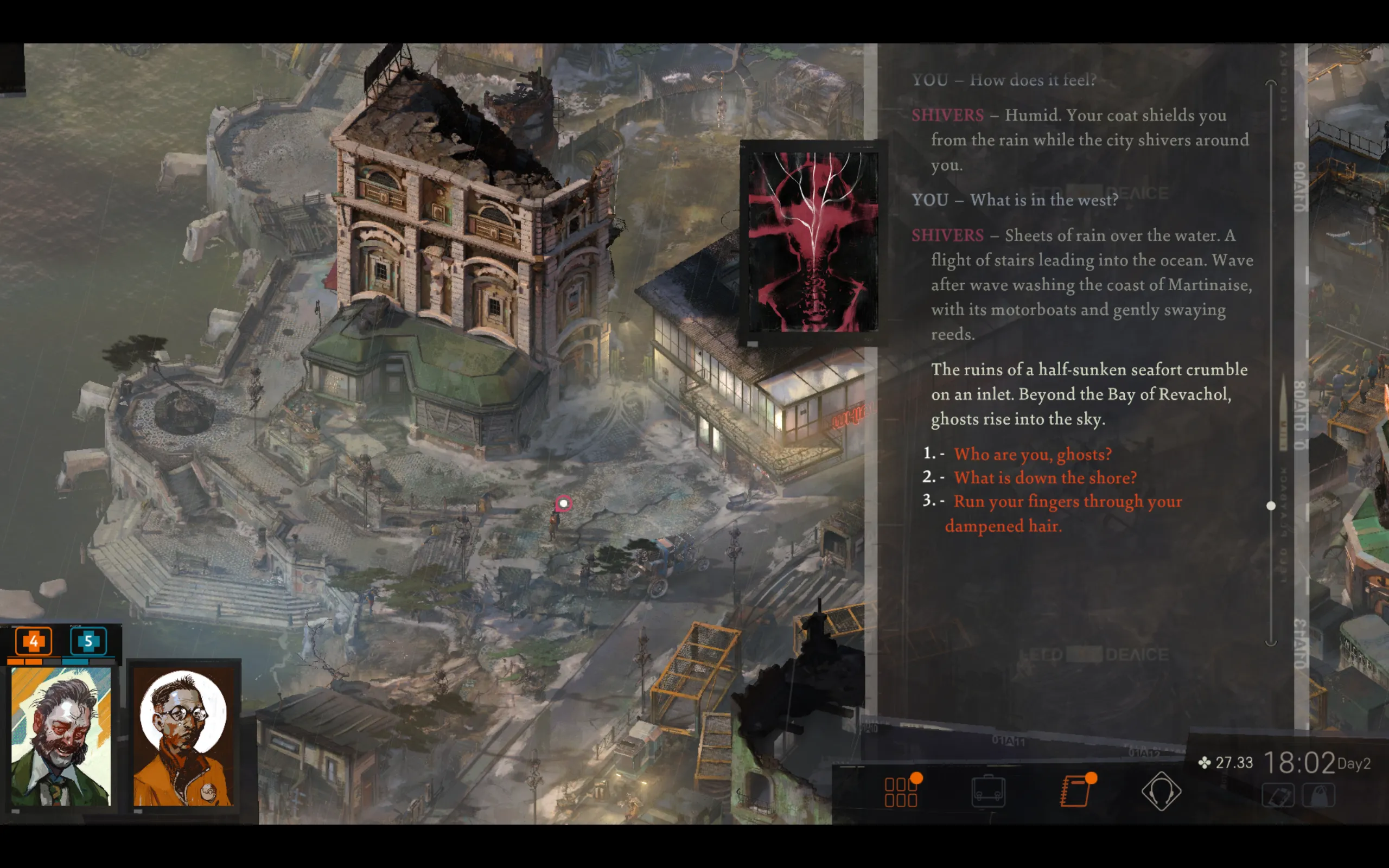The image size is (1389, 868).
Task: Click the red Shivers skill portrait
Action: pos(813,242)
